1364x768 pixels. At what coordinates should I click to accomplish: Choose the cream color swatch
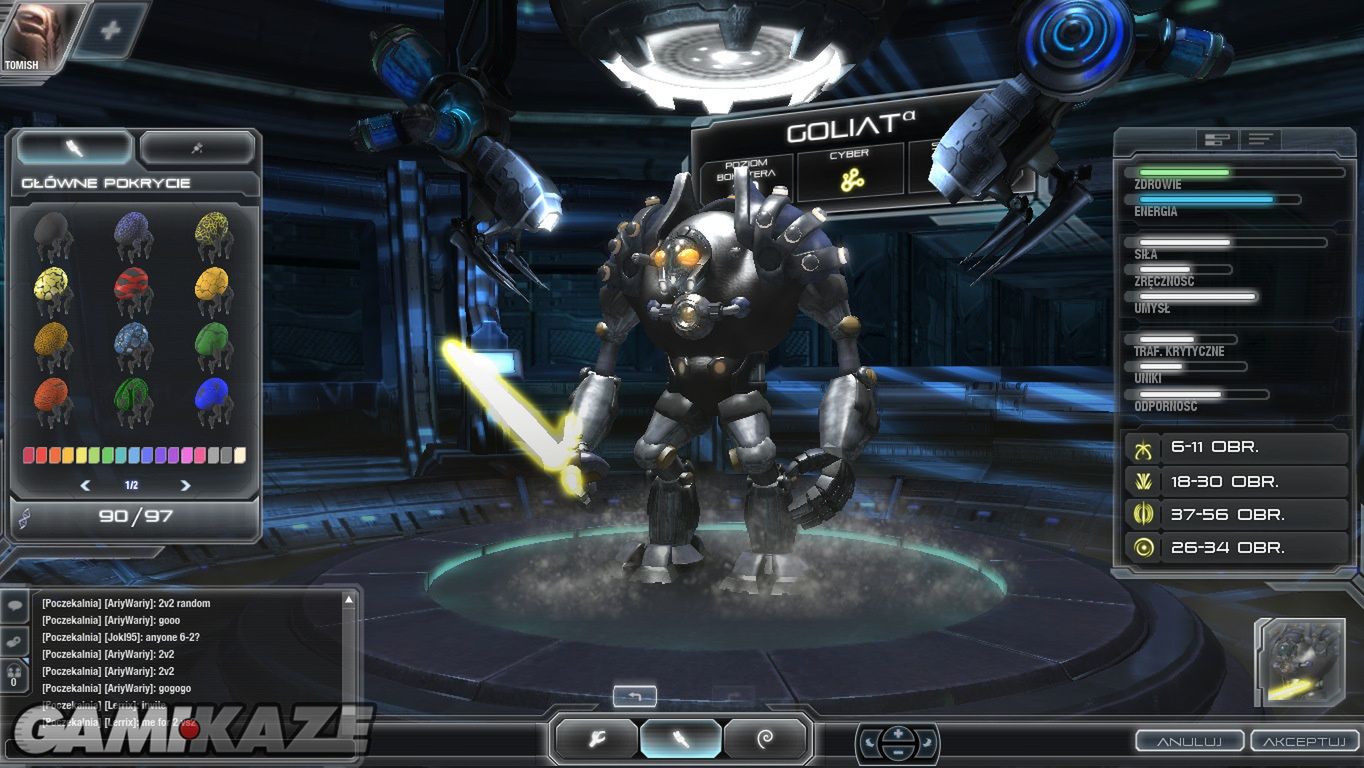tap(239, 455)
